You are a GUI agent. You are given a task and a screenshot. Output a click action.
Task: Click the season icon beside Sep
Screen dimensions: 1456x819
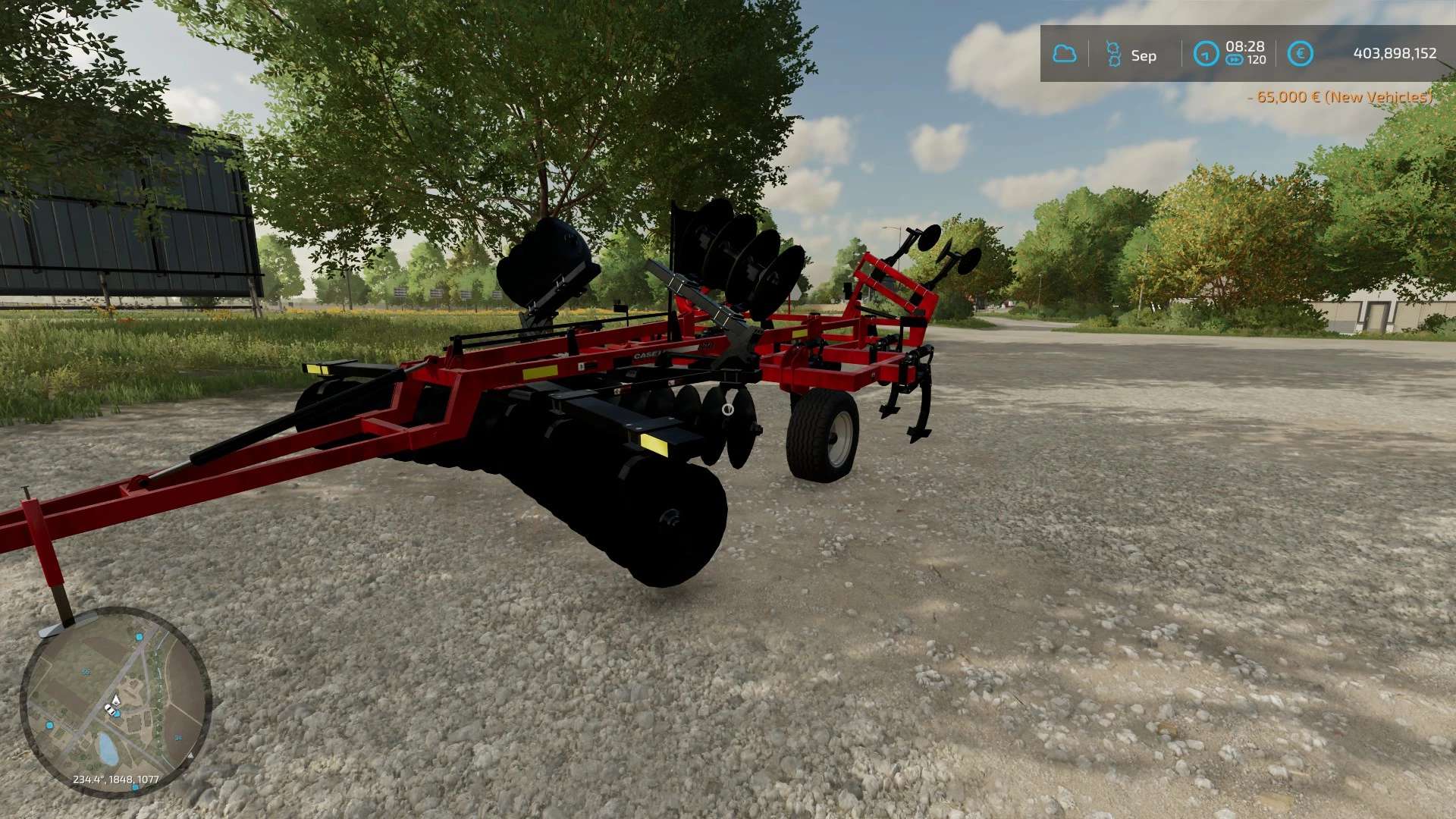click(1113, 54)
